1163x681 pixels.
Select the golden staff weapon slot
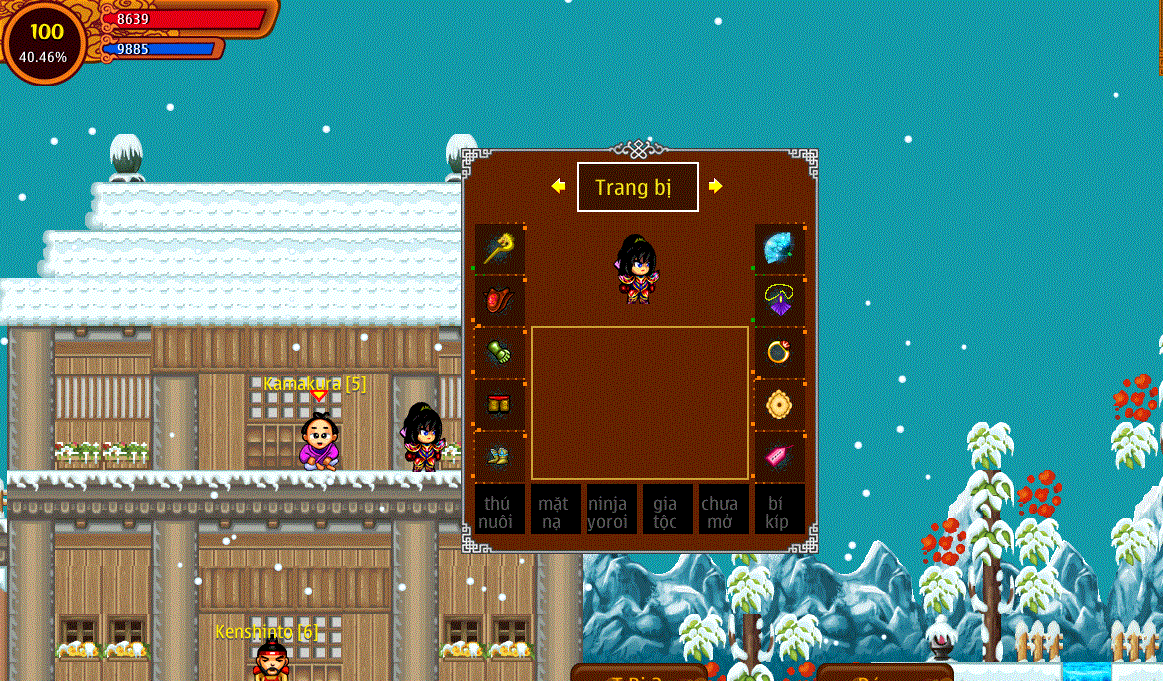click(x=500, y=248)
